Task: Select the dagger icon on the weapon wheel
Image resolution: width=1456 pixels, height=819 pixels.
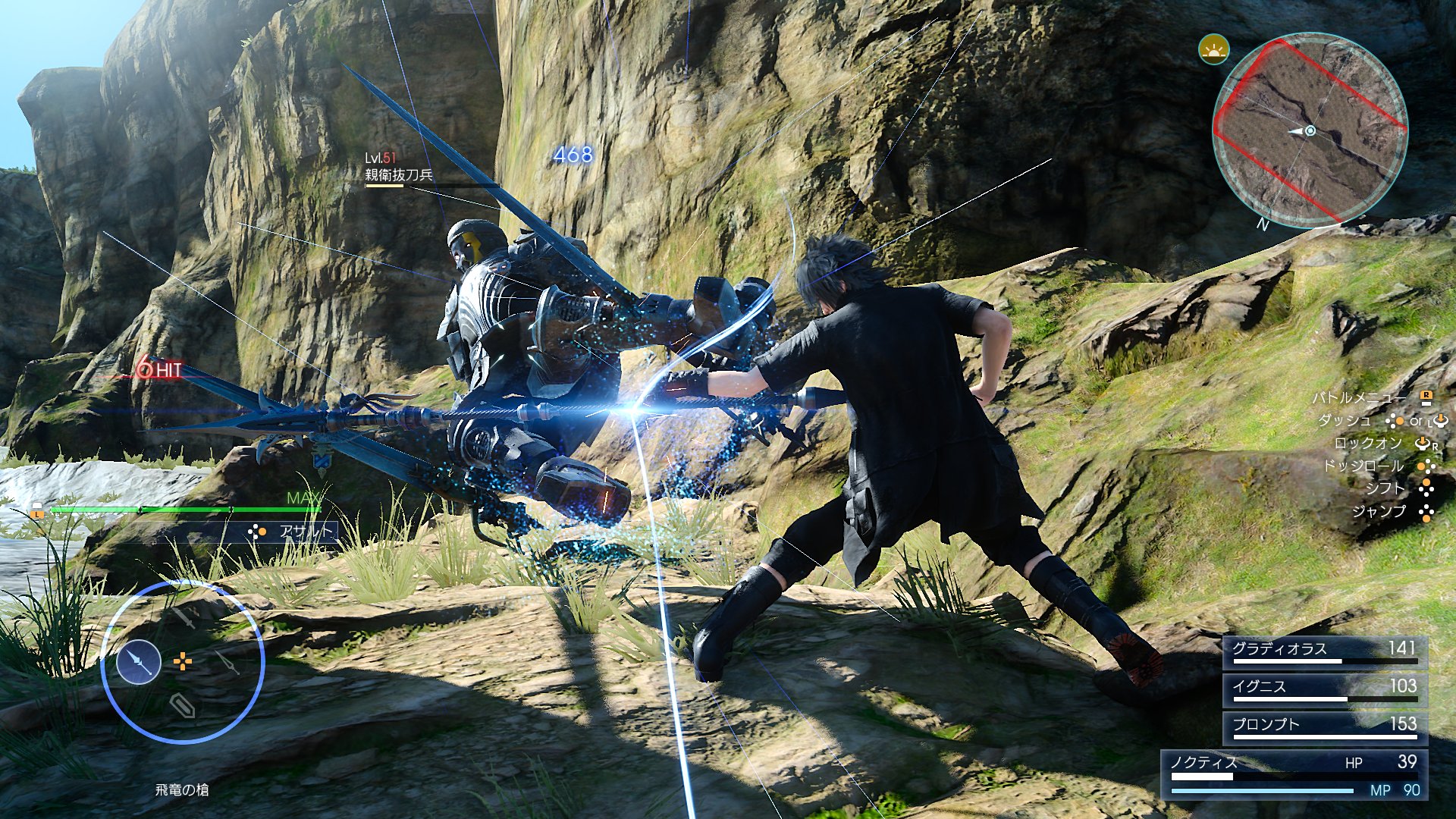Action: pyautogui.click(x=226, y=663)
